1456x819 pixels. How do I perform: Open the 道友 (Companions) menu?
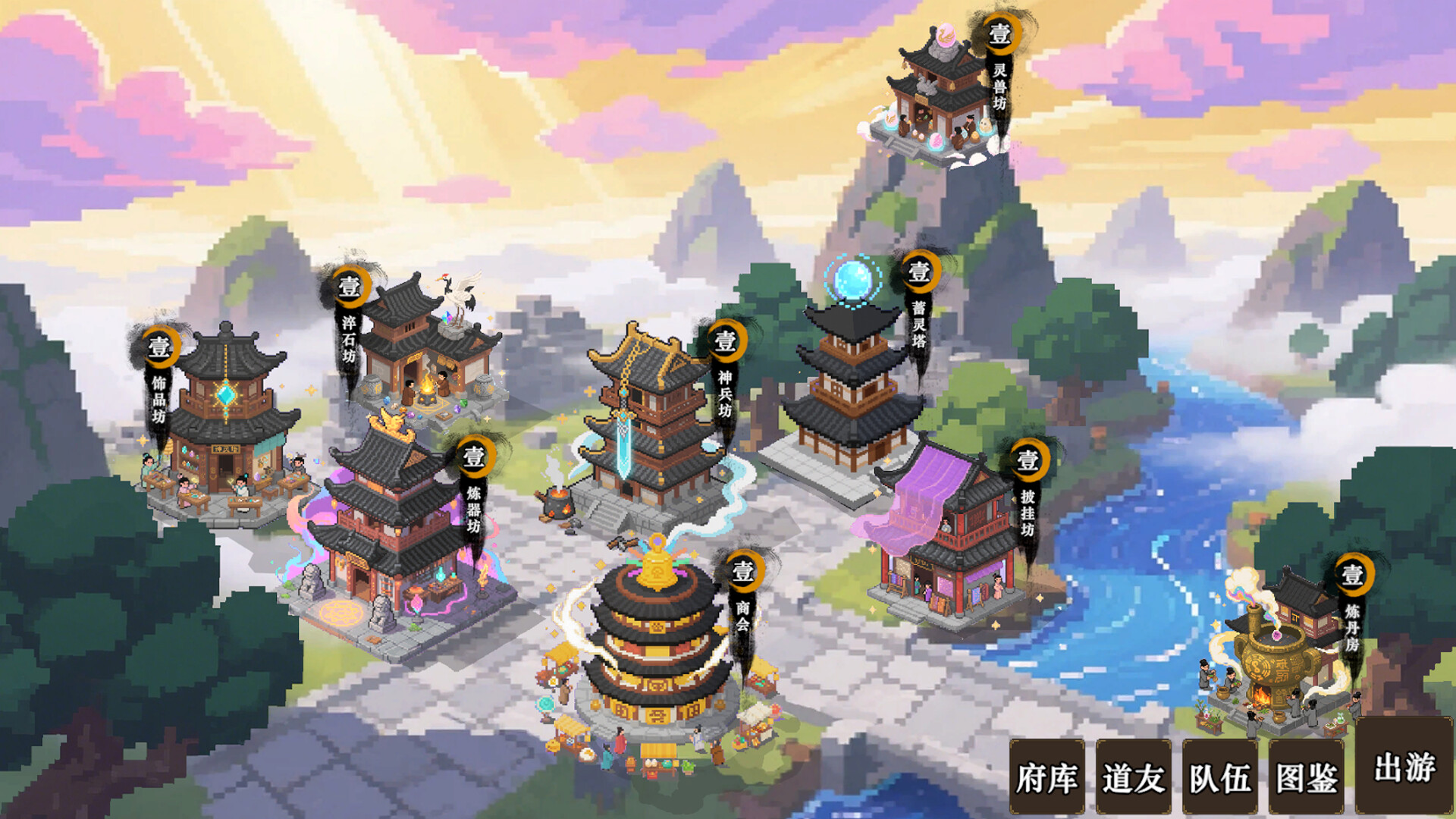coord(1133,775)
